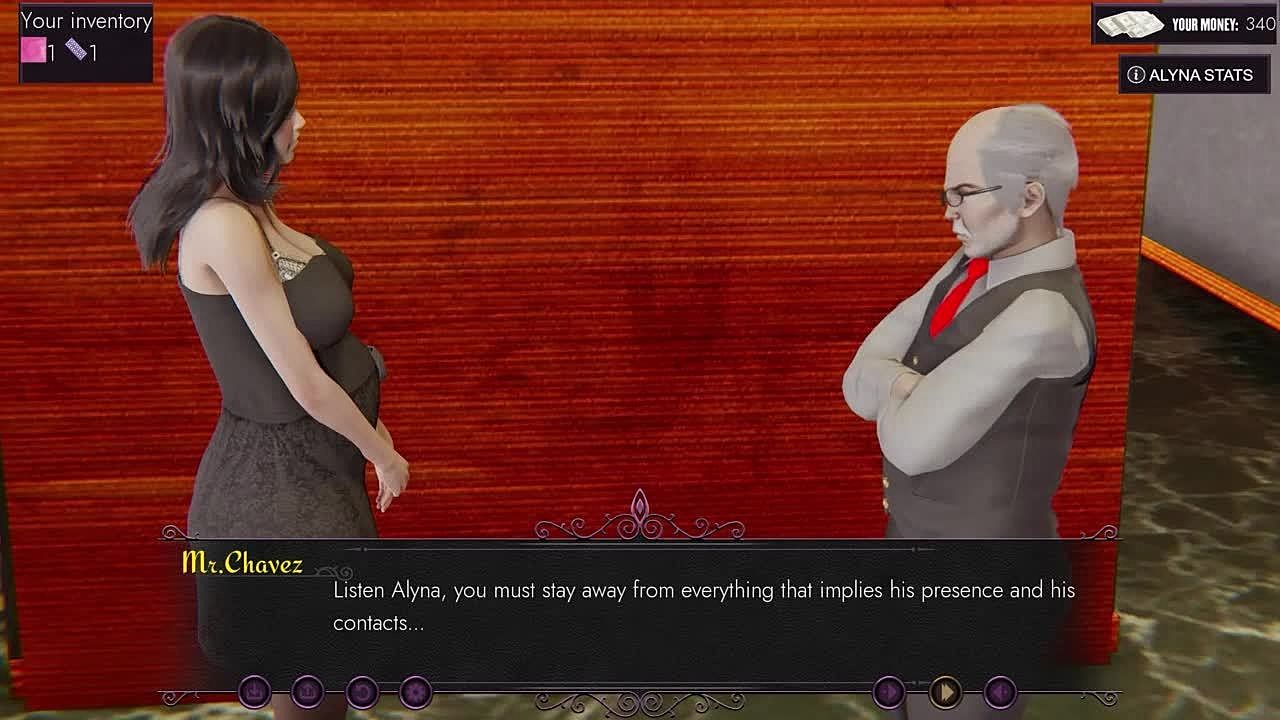Open the Alyna Stats panel
The width and height of the screenshot is (1280, 720).
pyautogui.click(x=1193, y=75)
